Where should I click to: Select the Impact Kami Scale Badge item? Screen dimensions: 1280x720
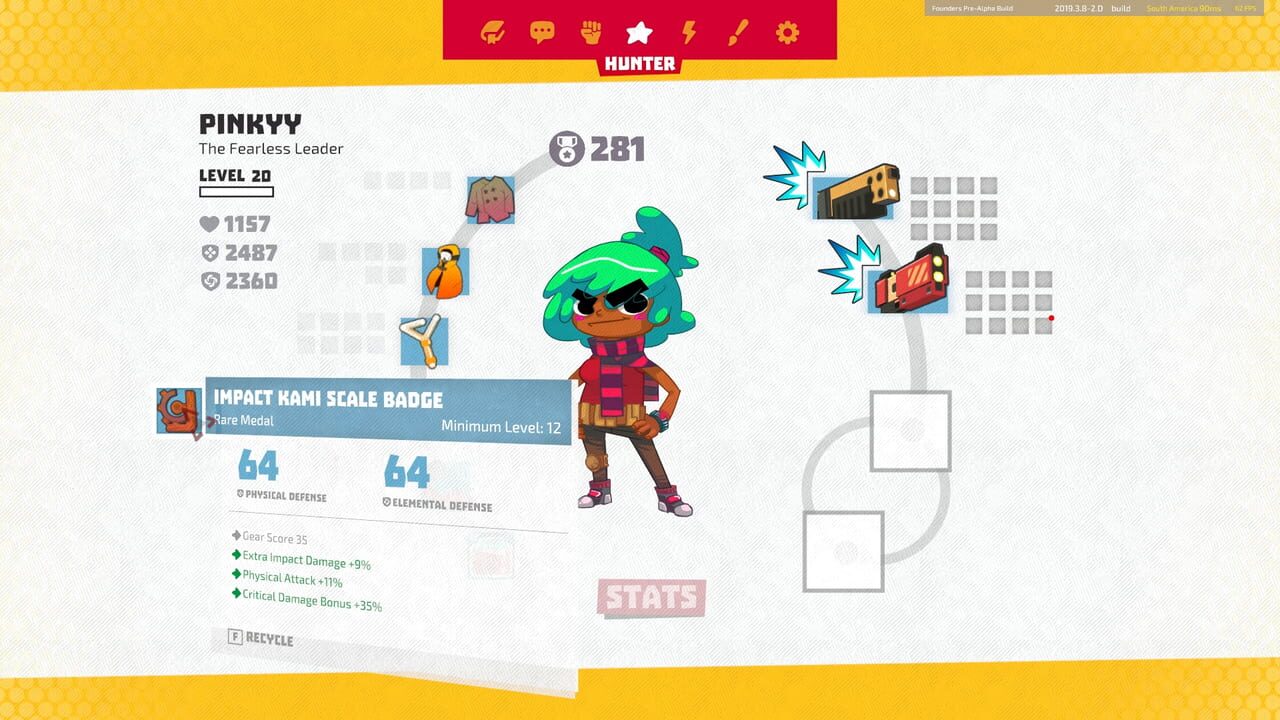178,410
